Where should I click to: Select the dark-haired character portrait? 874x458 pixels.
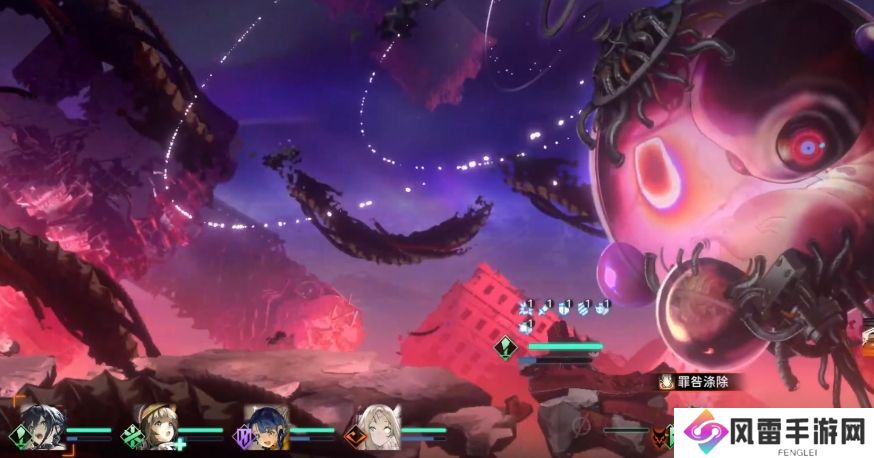pyautogui.click(x=46, y=427)
